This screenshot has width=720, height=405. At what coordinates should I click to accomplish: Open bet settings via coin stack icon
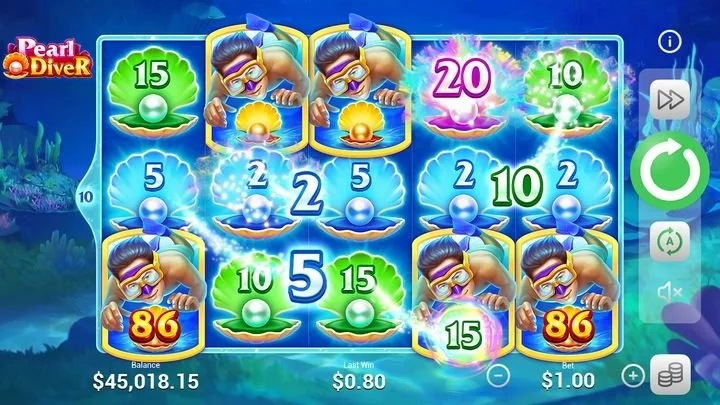coord(668,376)
